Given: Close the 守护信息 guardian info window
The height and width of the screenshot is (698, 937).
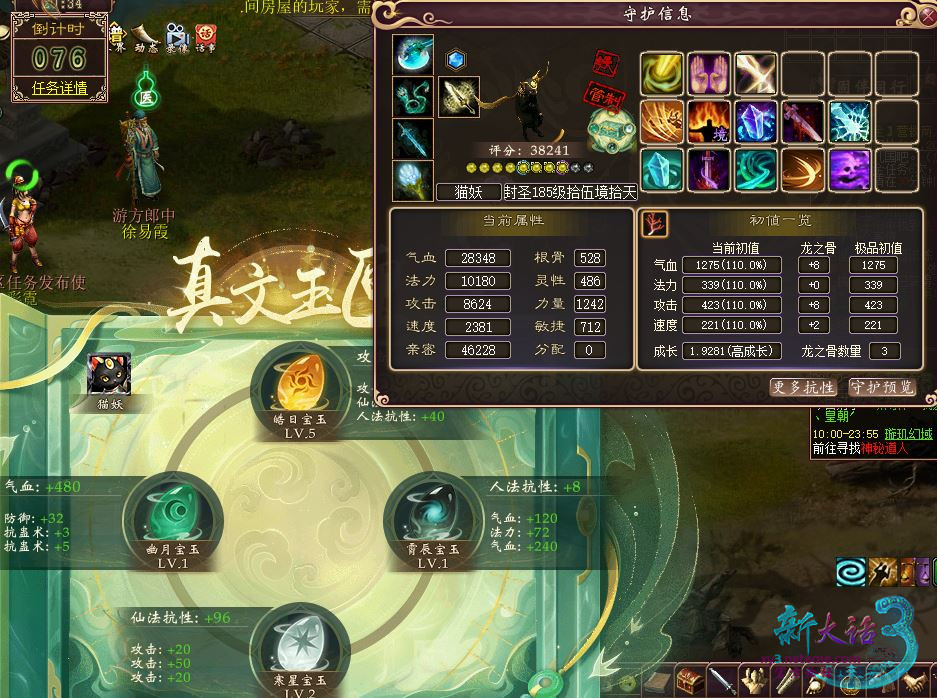Looking at the screenshot, I should pos(928,14).
